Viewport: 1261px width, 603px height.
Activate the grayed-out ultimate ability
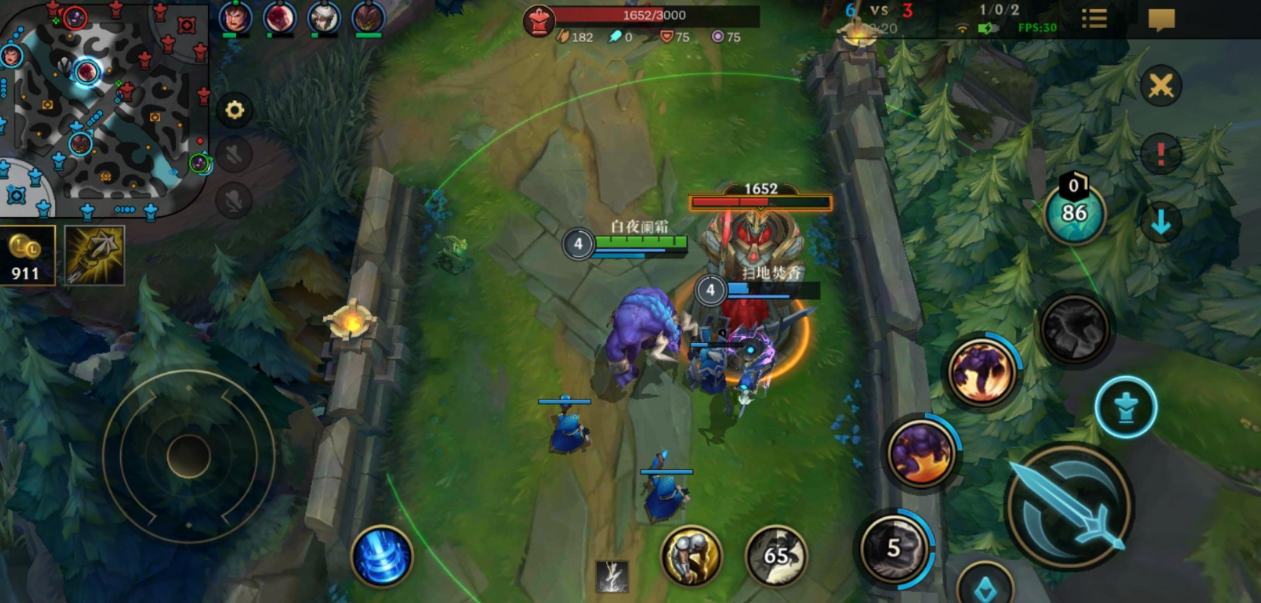coord(1075,329)
